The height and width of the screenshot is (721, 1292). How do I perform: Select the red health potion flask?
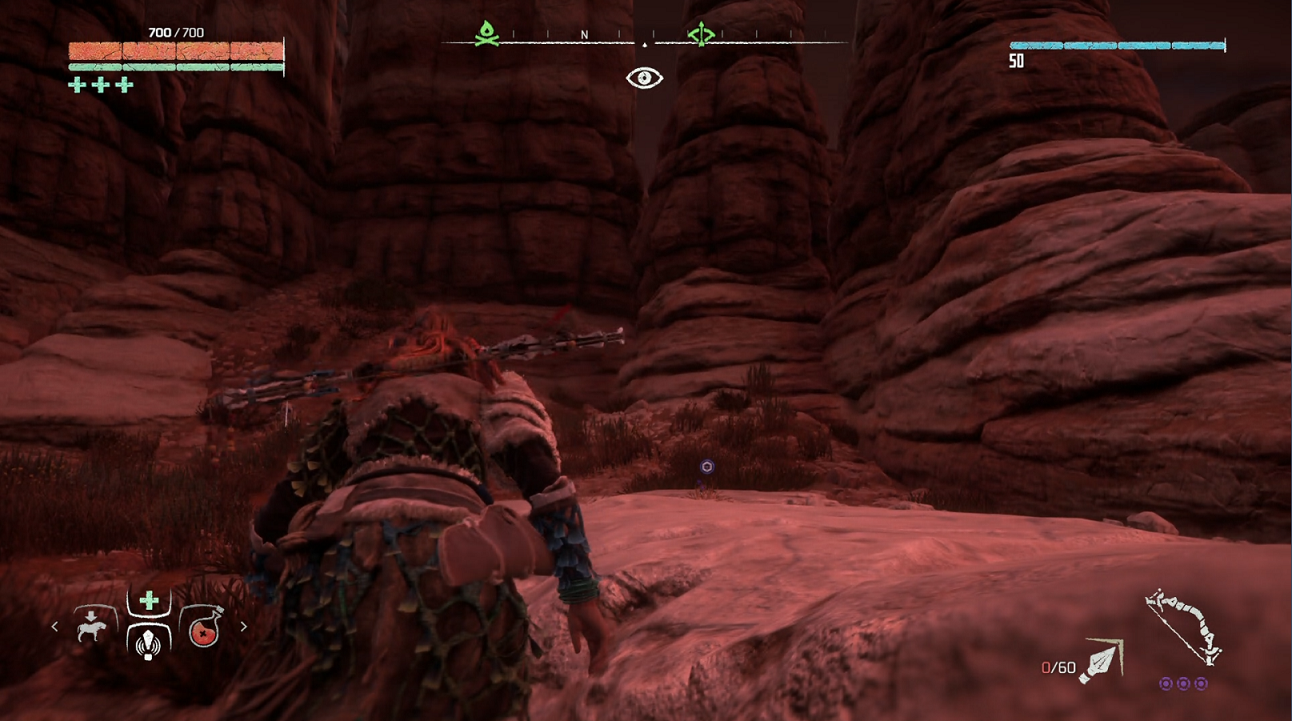pyautogui.click(x=204, y=629)
